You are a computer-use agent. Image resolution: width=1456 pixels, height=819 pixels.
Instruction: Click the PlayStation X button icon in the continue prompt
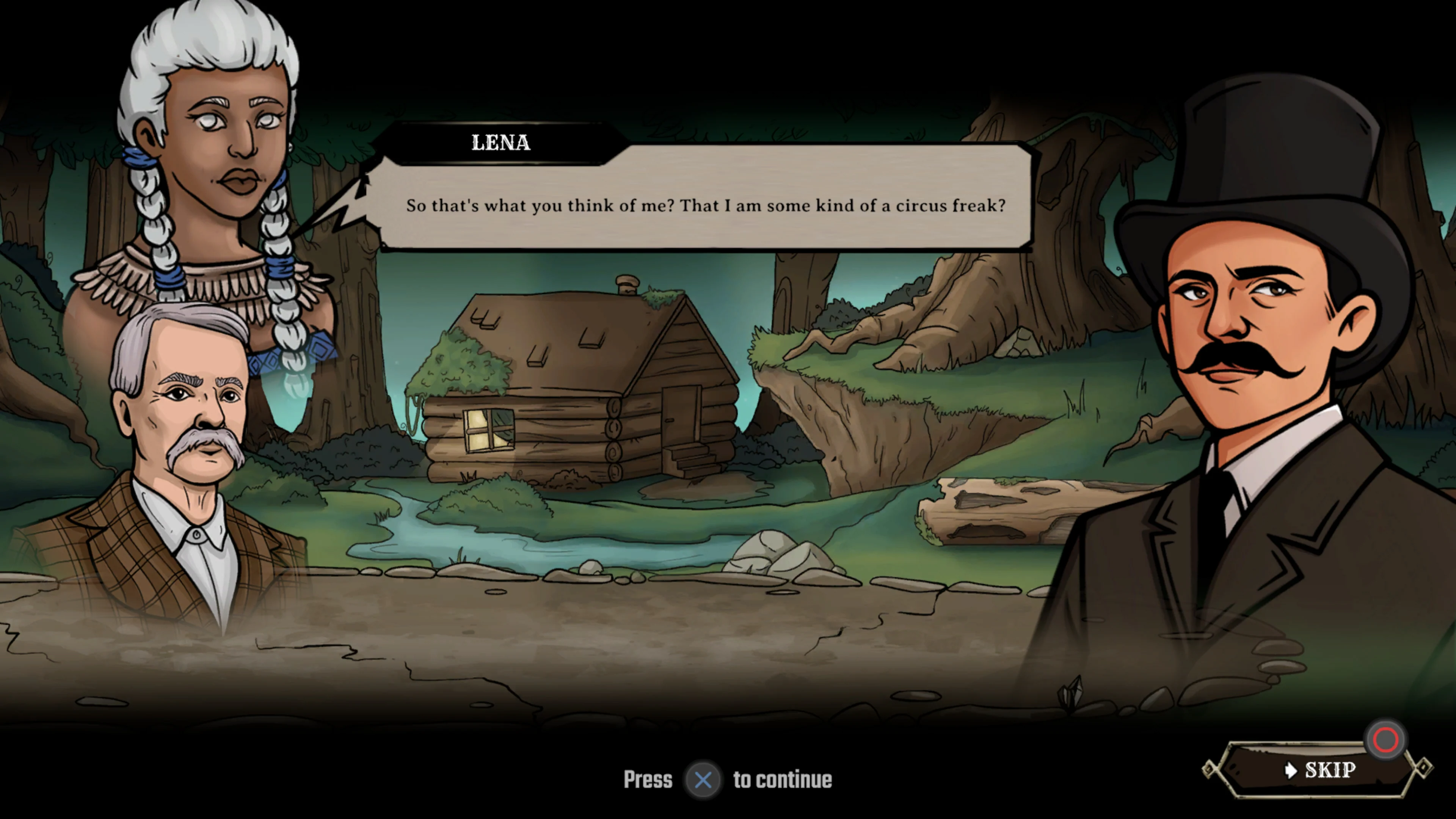pyautogui.click(x=703, y=780)
